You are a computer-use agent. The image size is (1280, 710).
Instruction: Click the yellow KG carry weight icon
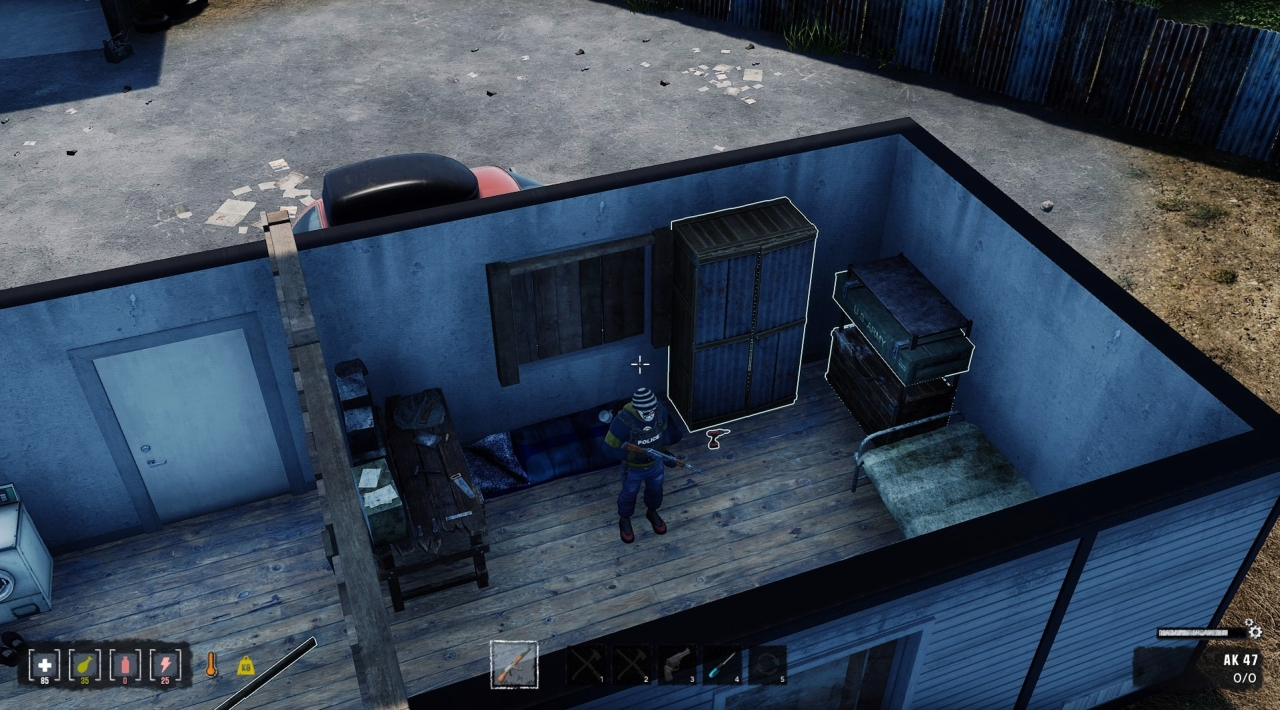point(245,665)
